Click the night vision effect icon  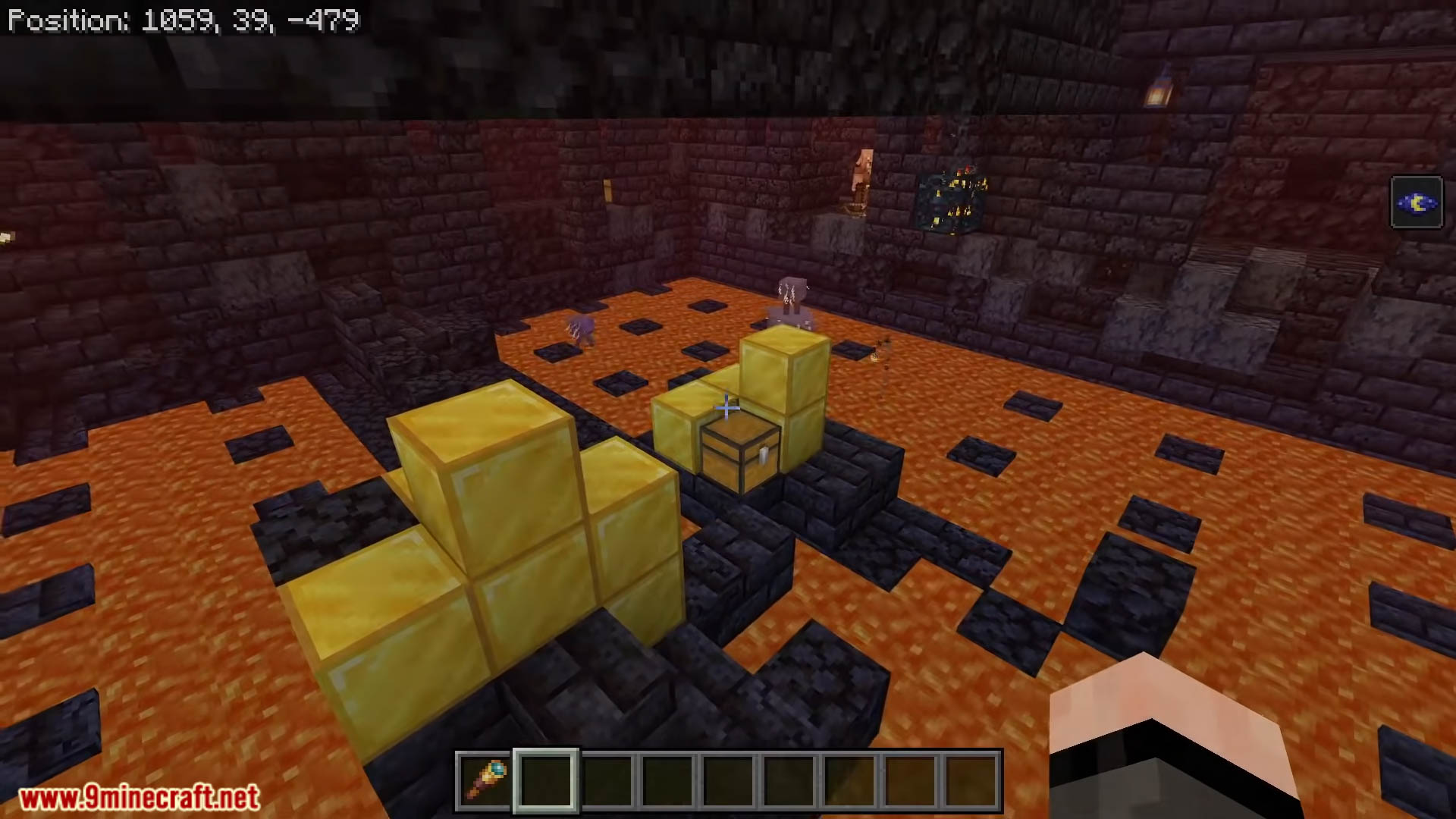1416,202
